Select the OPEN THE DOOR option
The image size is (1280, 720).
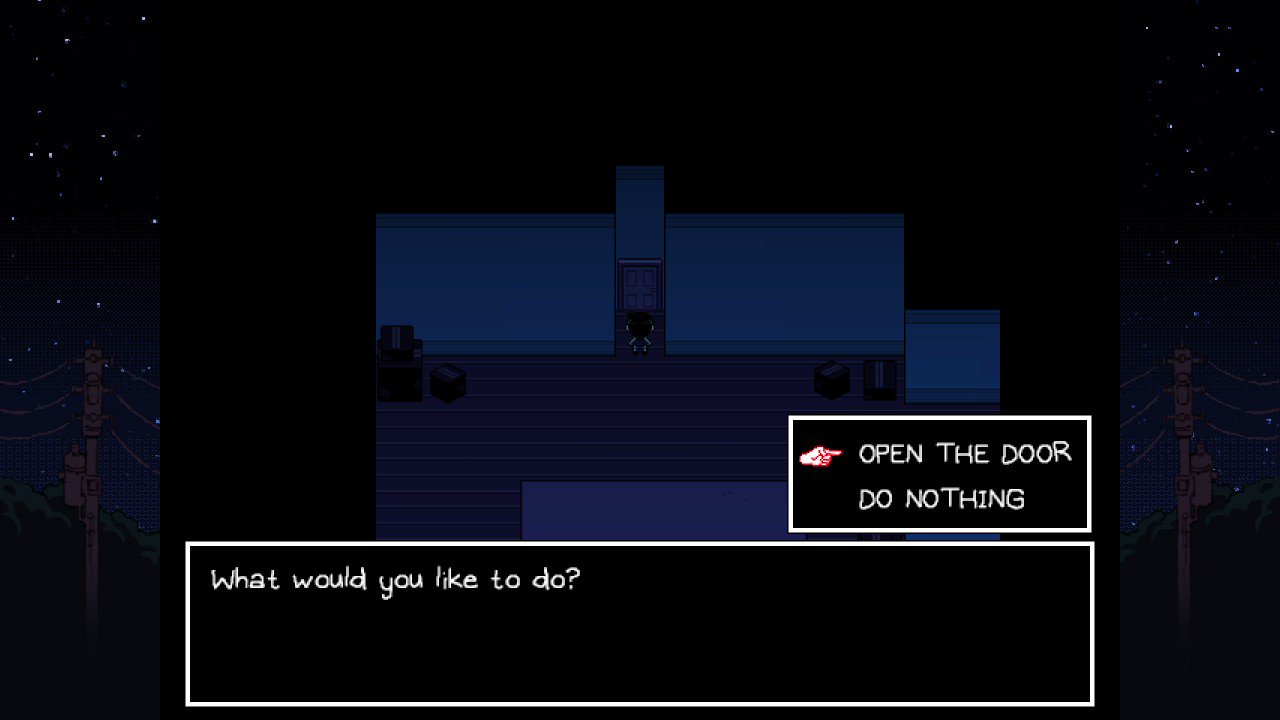coord(963,453)
